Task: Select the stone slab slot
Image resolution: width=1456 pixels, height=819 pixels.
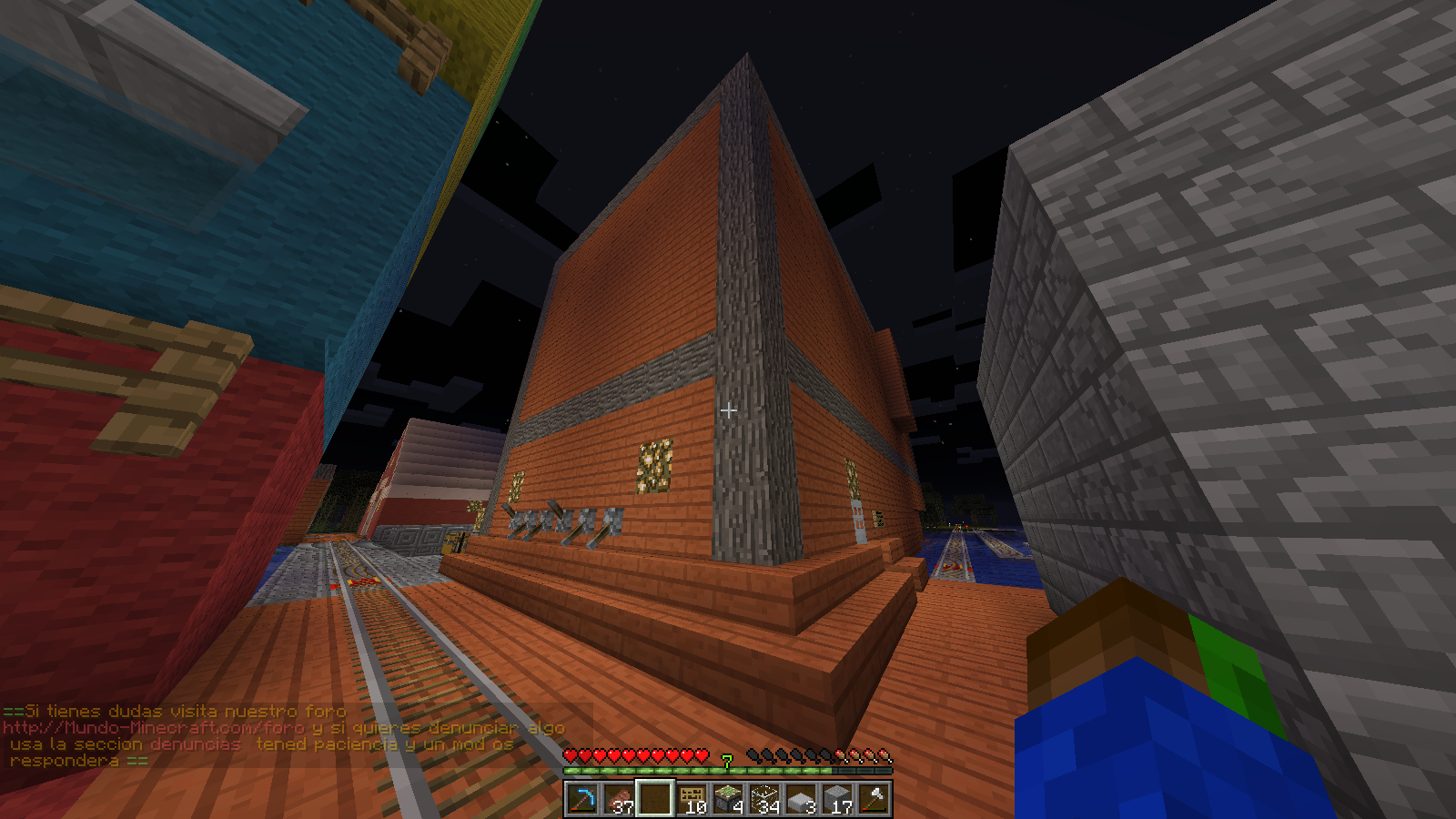Action: tap(801, 799)
